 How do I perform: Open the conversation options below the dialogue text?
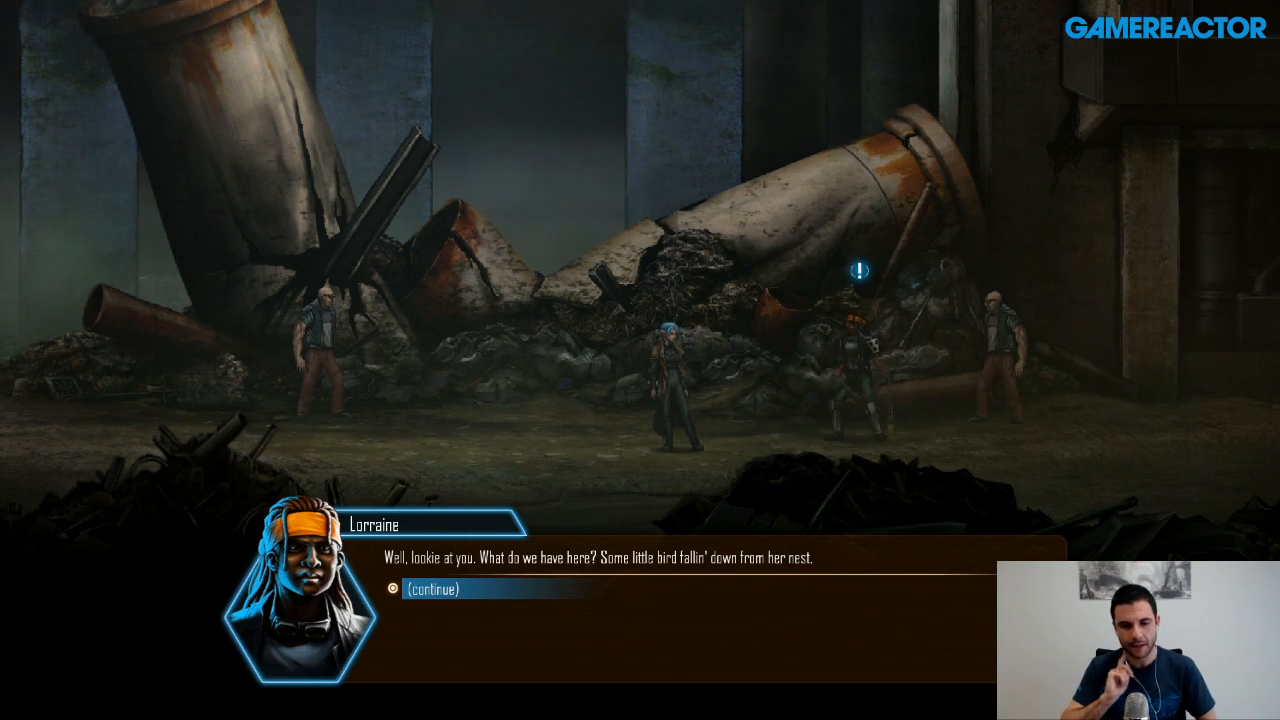[500, 589]
